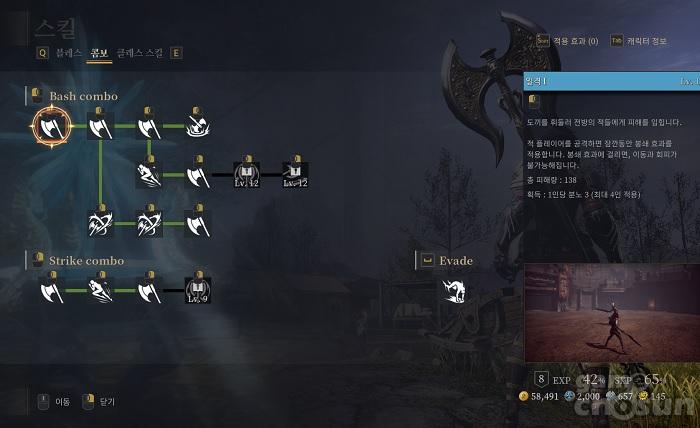Viewport: 700px width, 428px height.
Task: Open the 클래스 스킬 tab
Action: 139,53
